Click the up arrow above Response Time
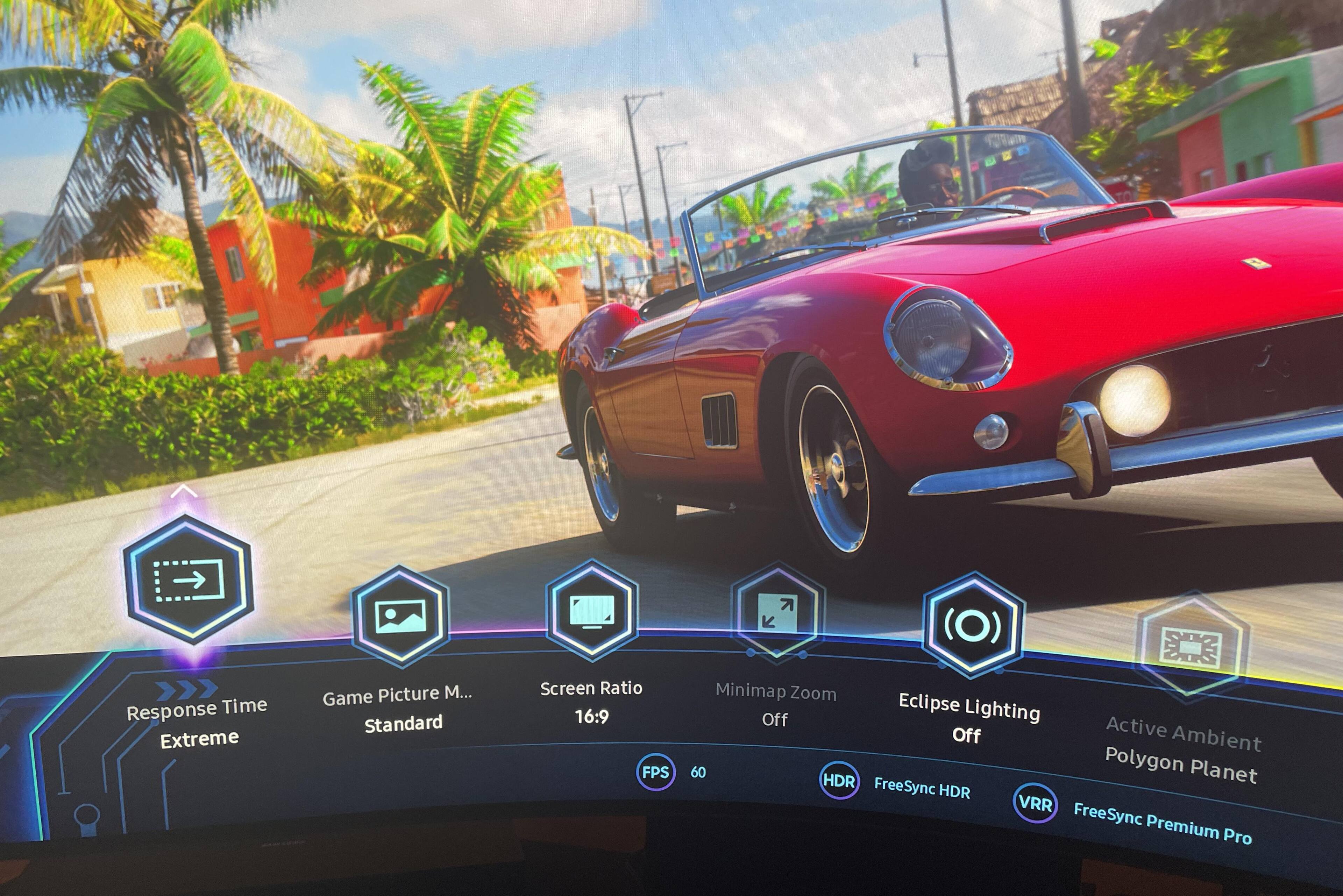Screen dimensions: 1343x896 [184, 491]
